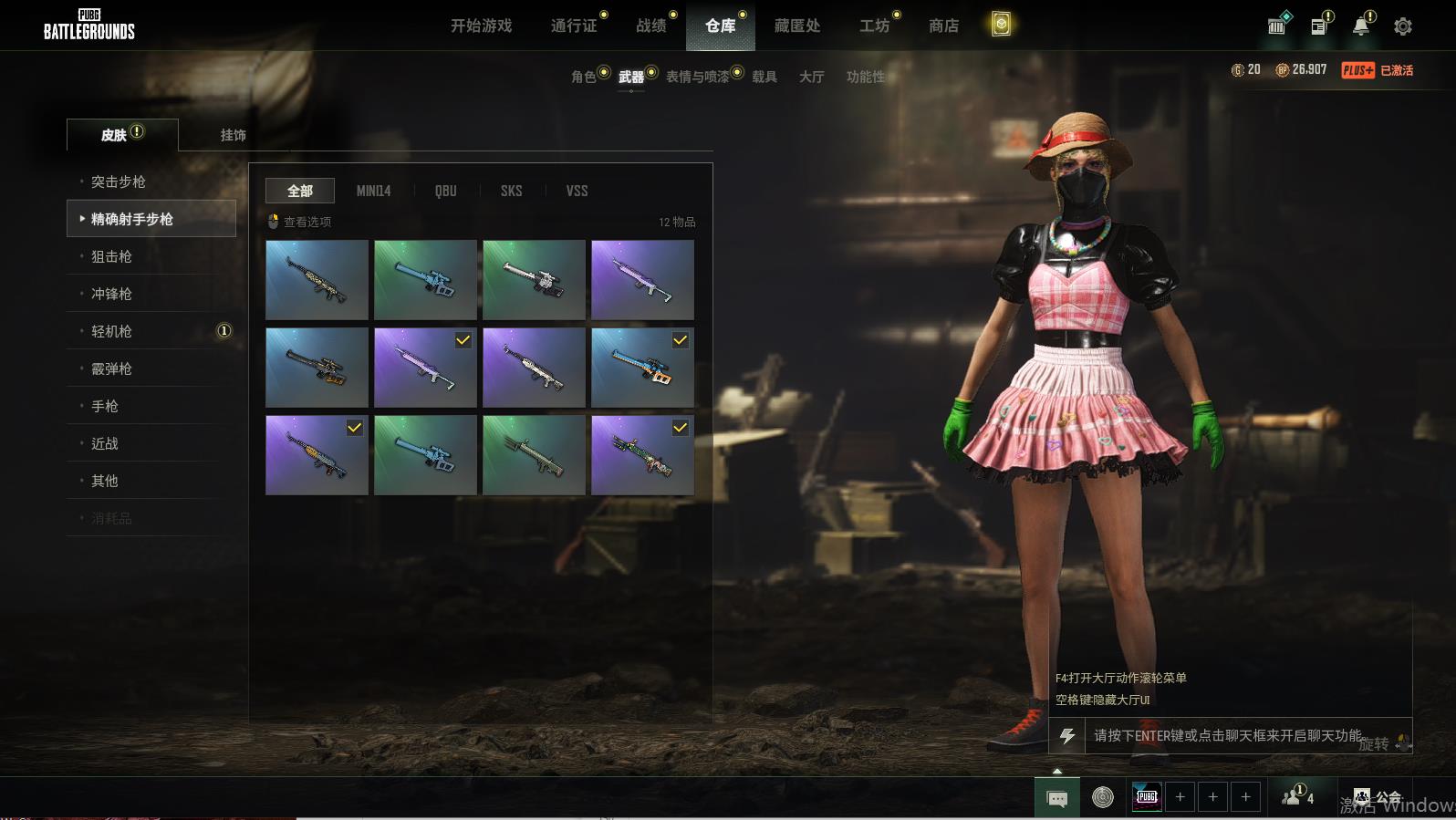Show the 手枪 skins

point(105,406)
